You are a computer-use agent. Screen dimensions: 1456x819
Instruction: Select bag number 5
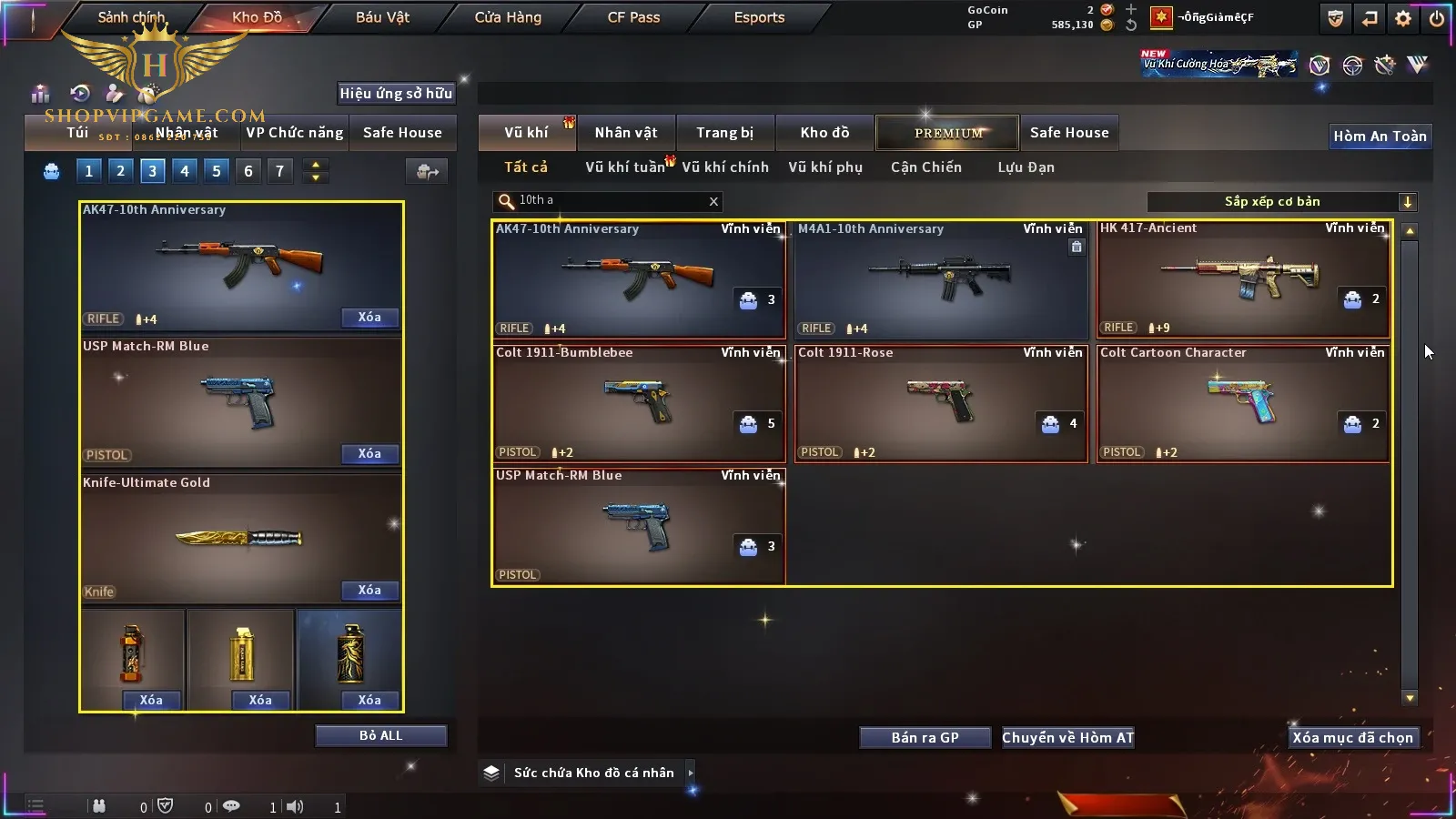point(216,171)
